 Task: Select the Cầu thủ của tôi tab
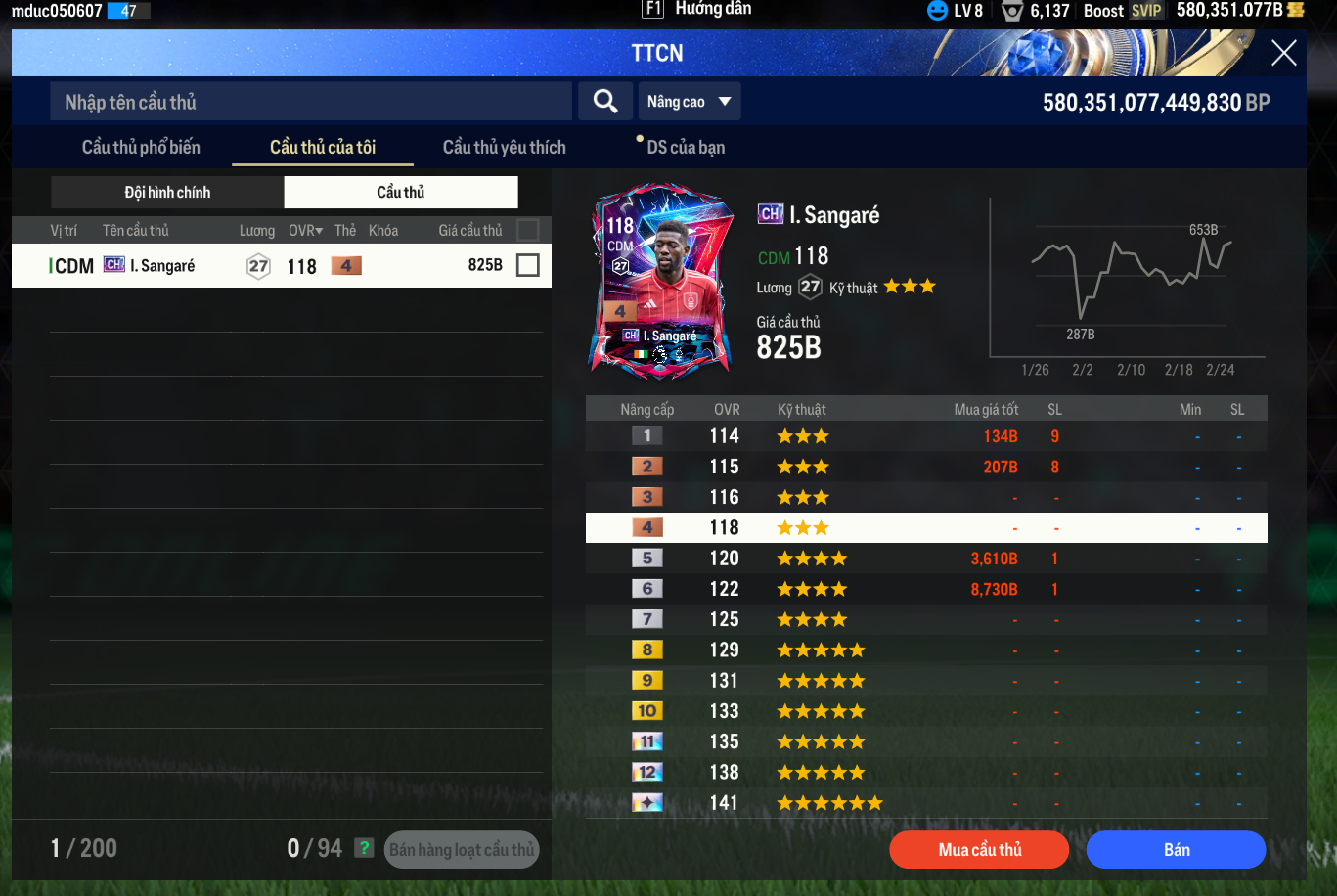tap(323, 148)
